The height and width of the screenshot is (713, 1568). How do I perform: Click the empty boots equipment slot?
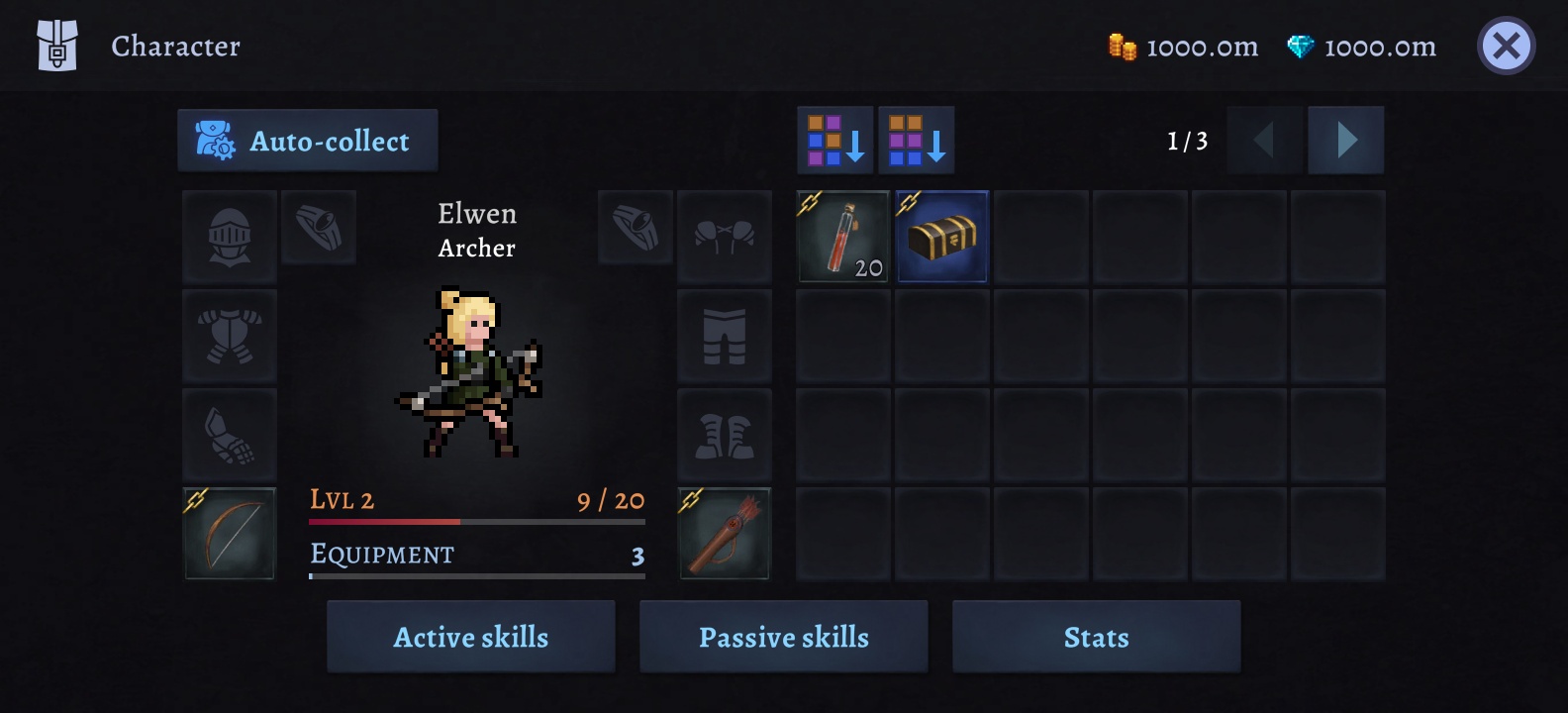[x=725, y=435]
